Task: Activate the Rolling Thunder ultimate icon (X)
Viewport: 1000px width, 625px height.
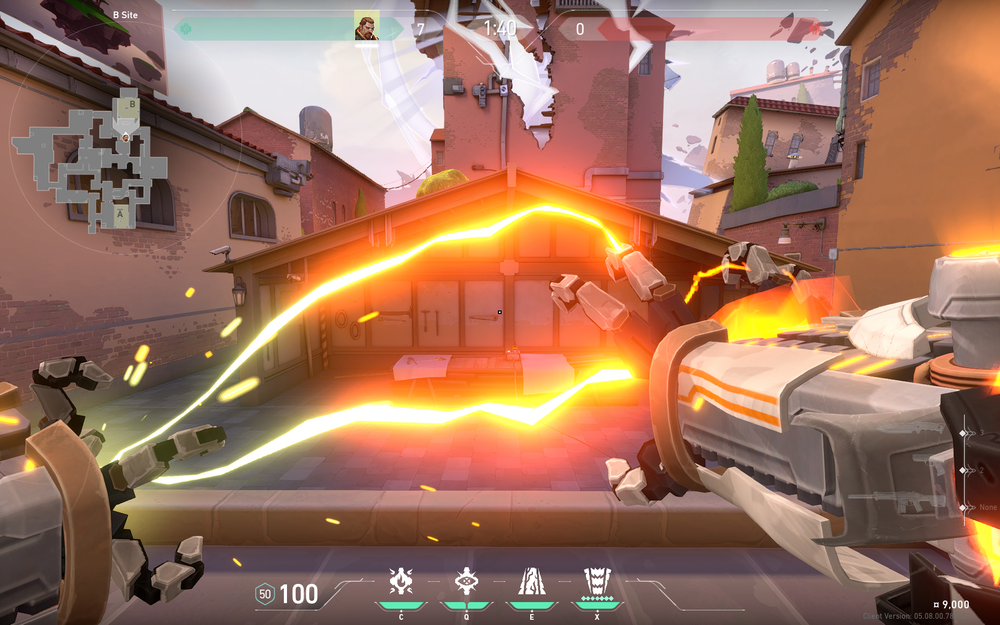Action: 597,583
